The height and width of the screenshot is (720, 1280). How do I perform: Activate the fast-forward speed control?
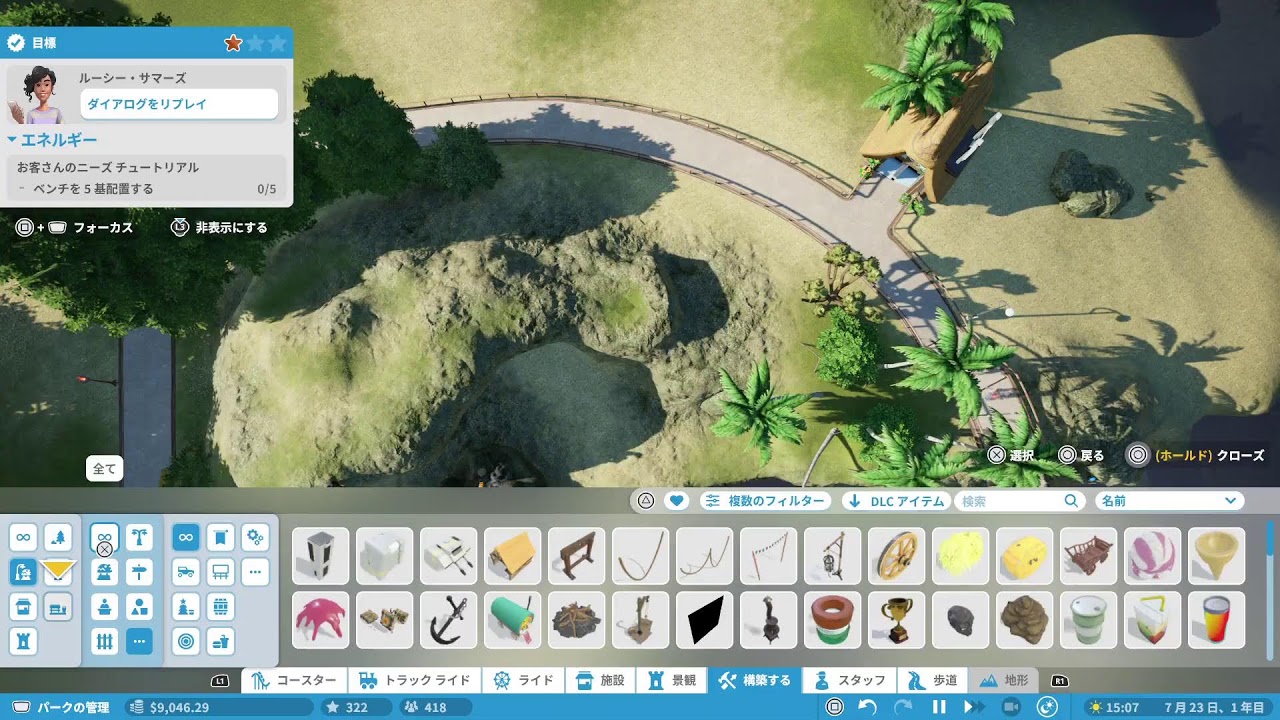click(971, 707)
